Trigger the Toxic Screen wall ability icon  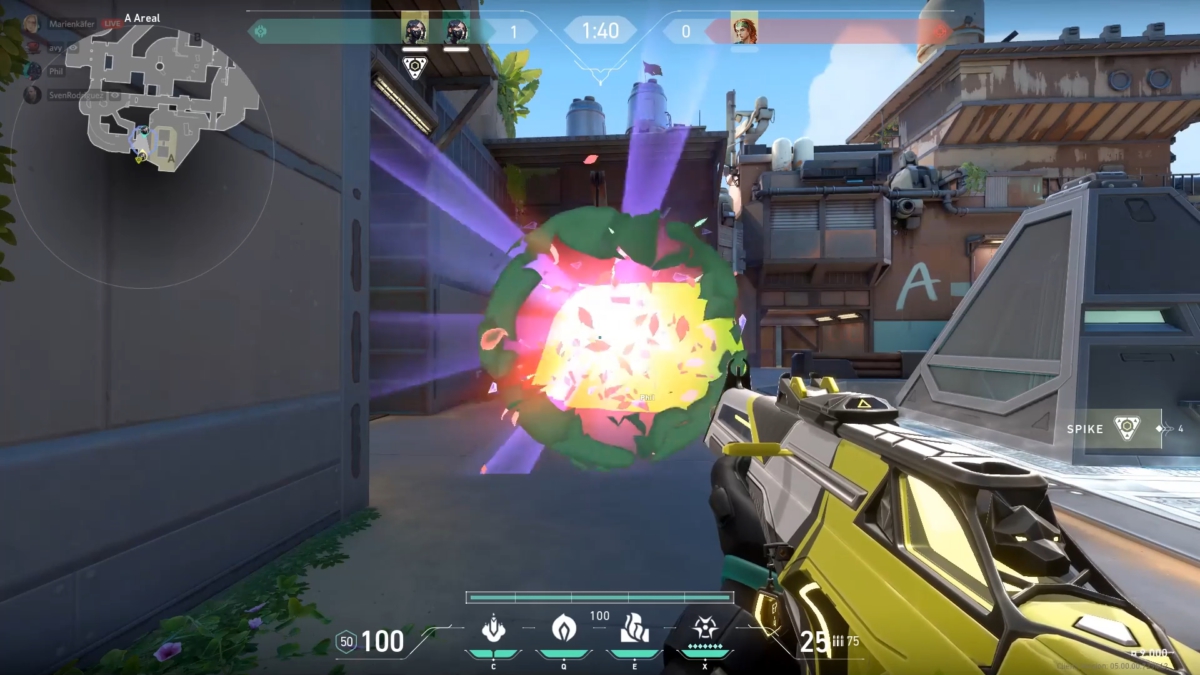[635, 629]
